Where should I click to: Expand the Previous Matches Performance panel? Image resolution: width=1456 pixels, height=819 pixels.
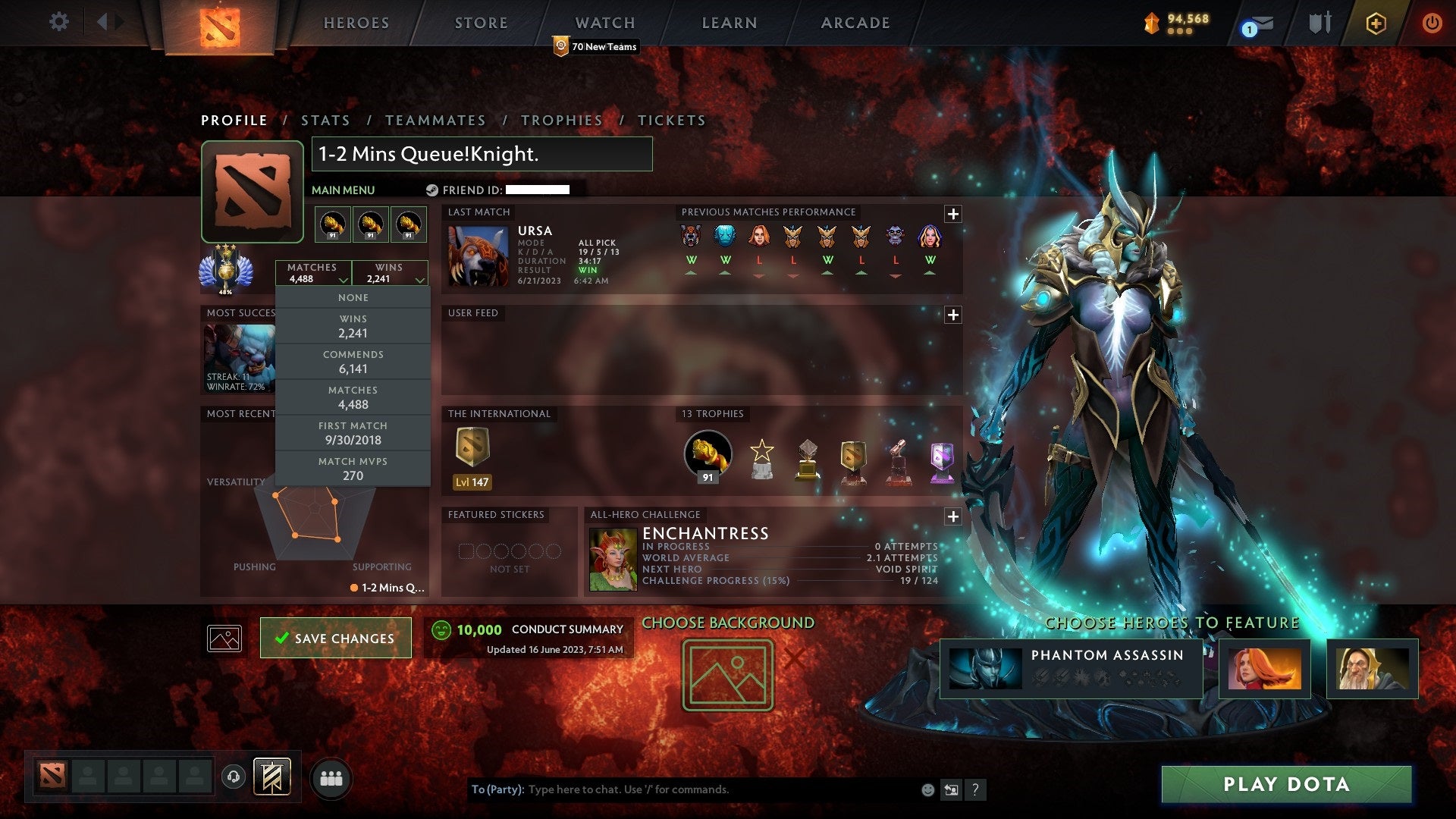click(x=953, y=215)
